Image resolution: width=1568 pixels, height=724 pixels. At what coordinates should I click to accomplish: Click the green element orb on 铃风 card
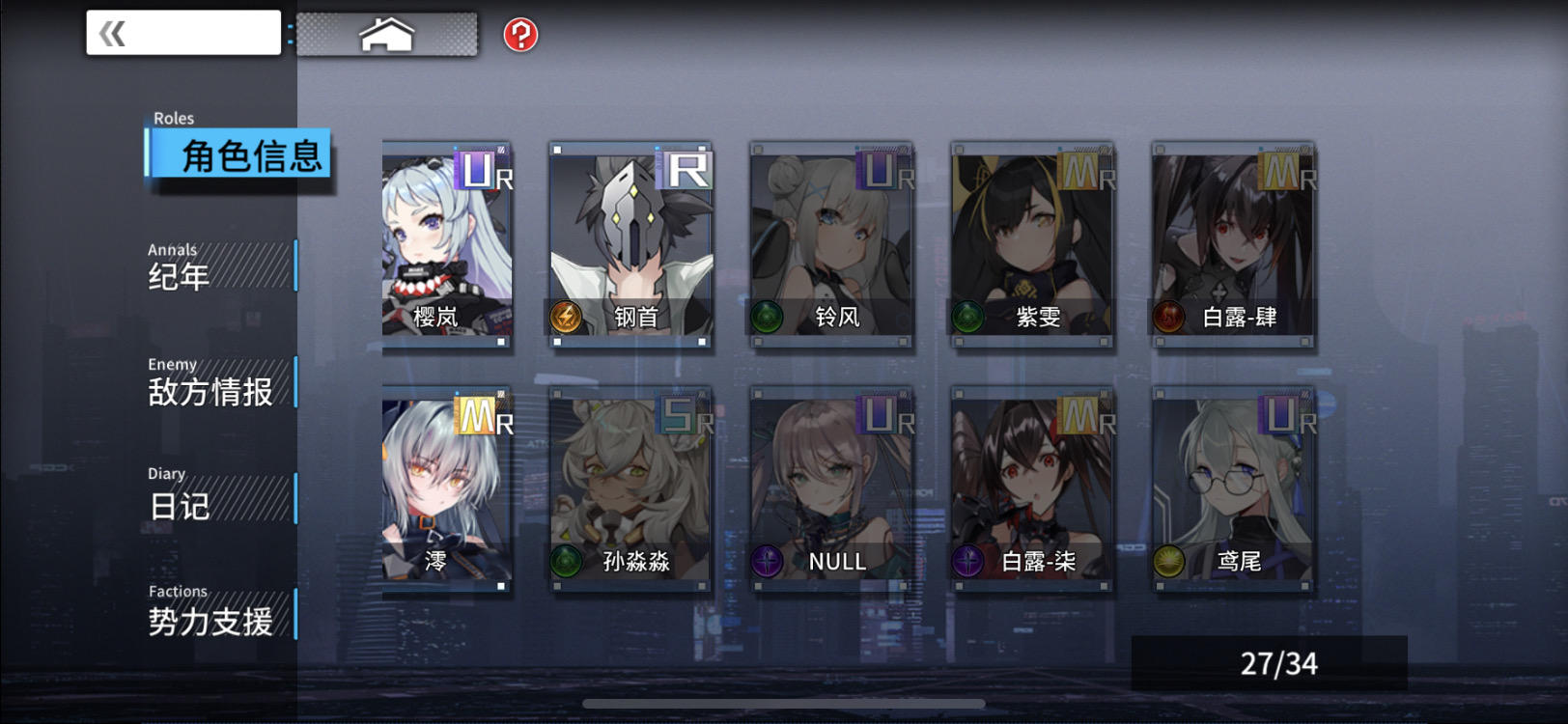(x=768, y=319)
